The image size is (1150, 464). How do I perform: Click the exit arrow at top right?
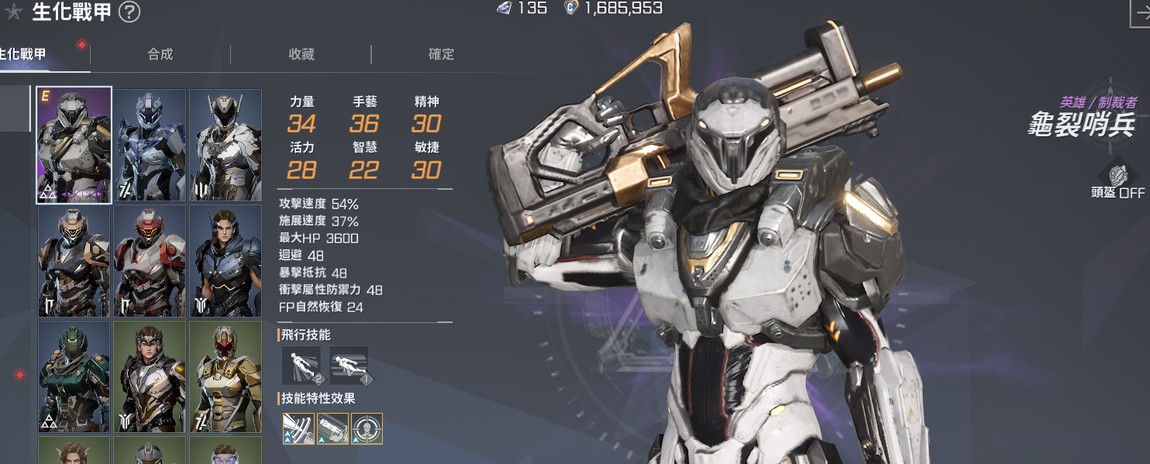(1140, 12)
